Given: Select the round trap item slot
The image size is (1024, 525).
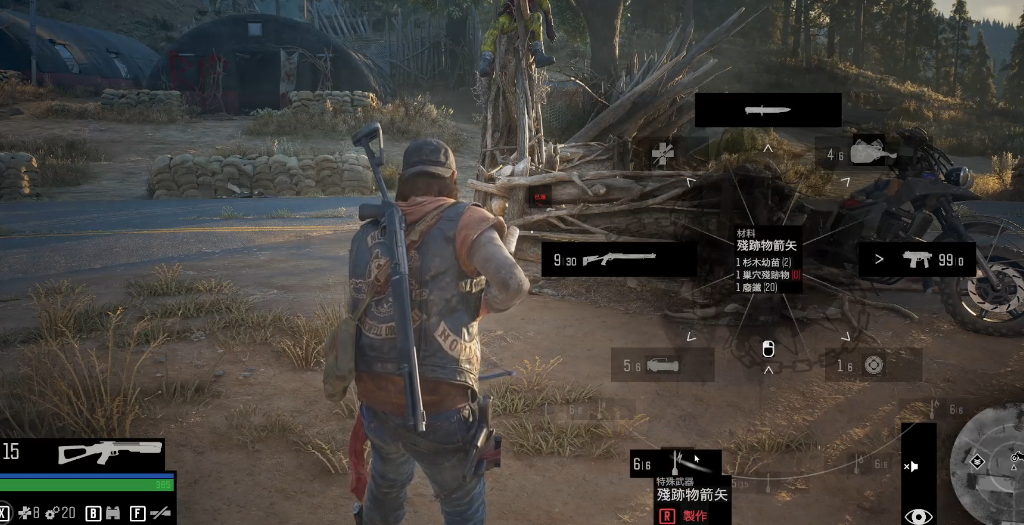Looking at the screenshot, I should (x=873, y=365).
